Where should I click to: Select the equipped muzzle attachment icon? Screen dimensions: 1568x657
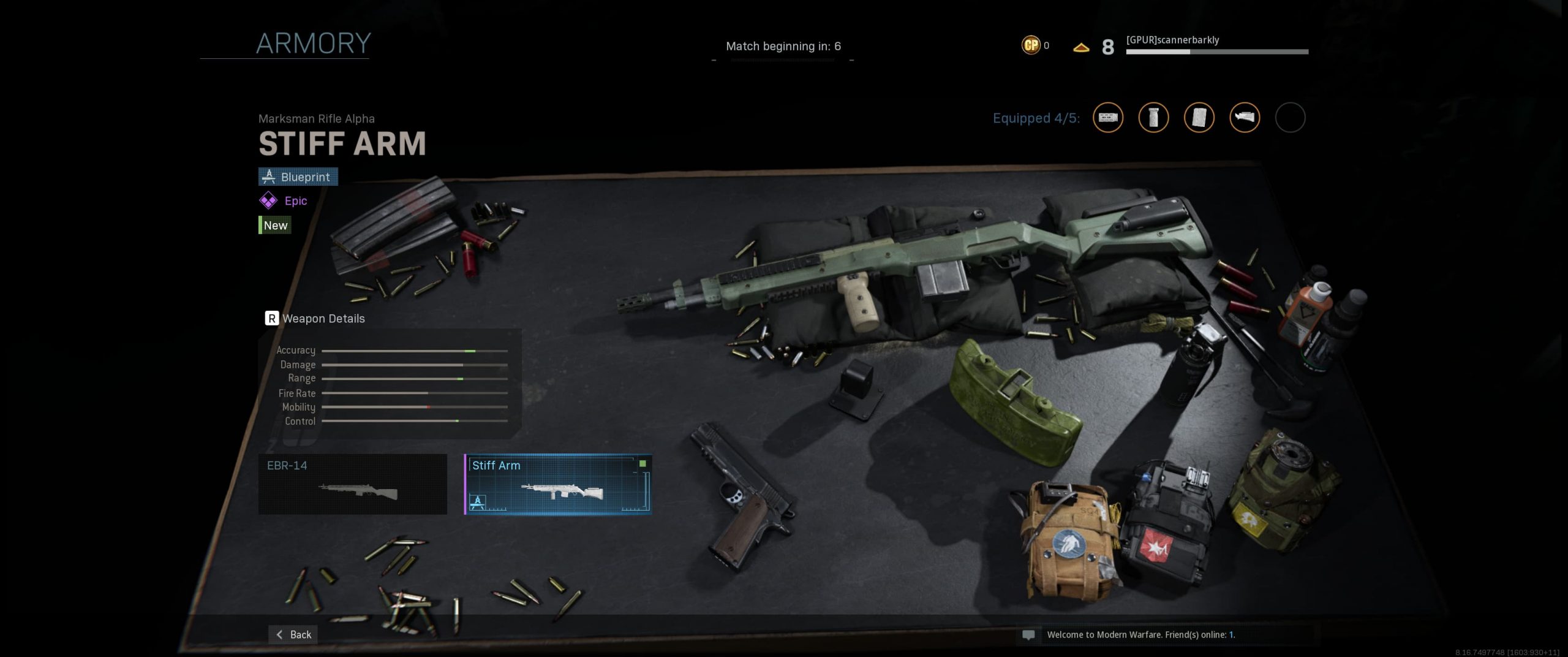click(x=1109, y=118)
